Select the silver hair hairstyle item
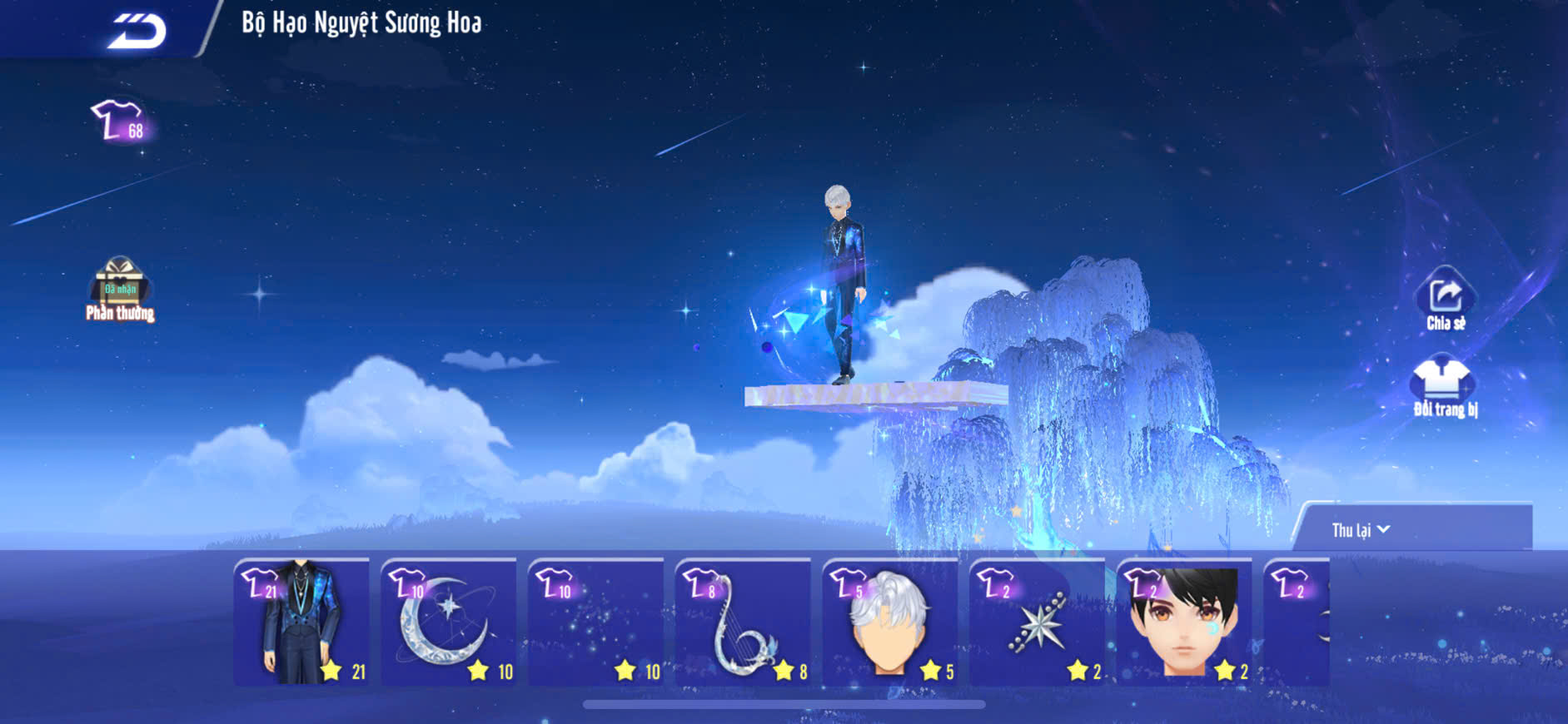This screenshot has width=1568, height=724. pos(889,622)
